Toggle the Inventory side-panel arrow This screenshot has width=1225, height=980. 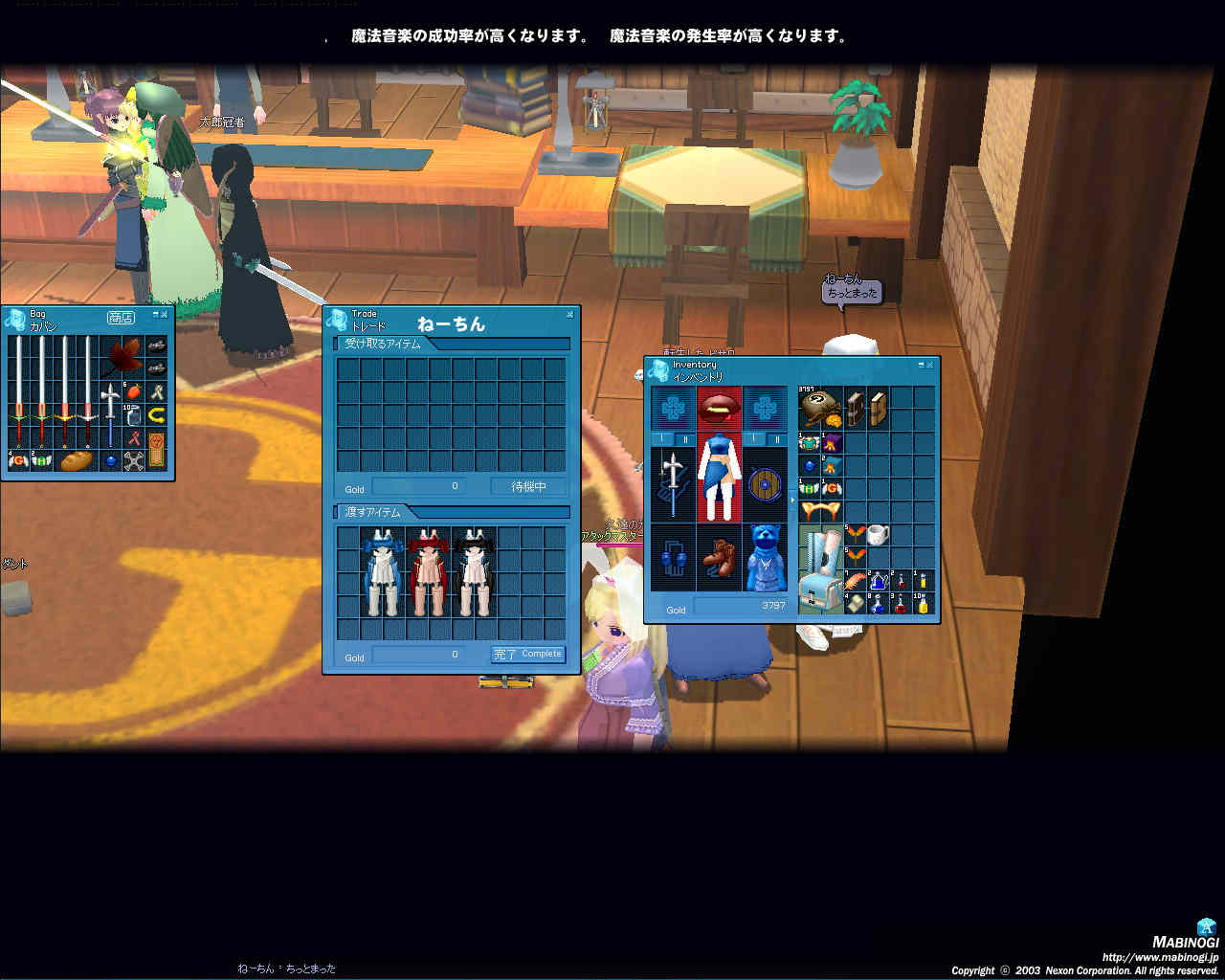click(792, 500)
